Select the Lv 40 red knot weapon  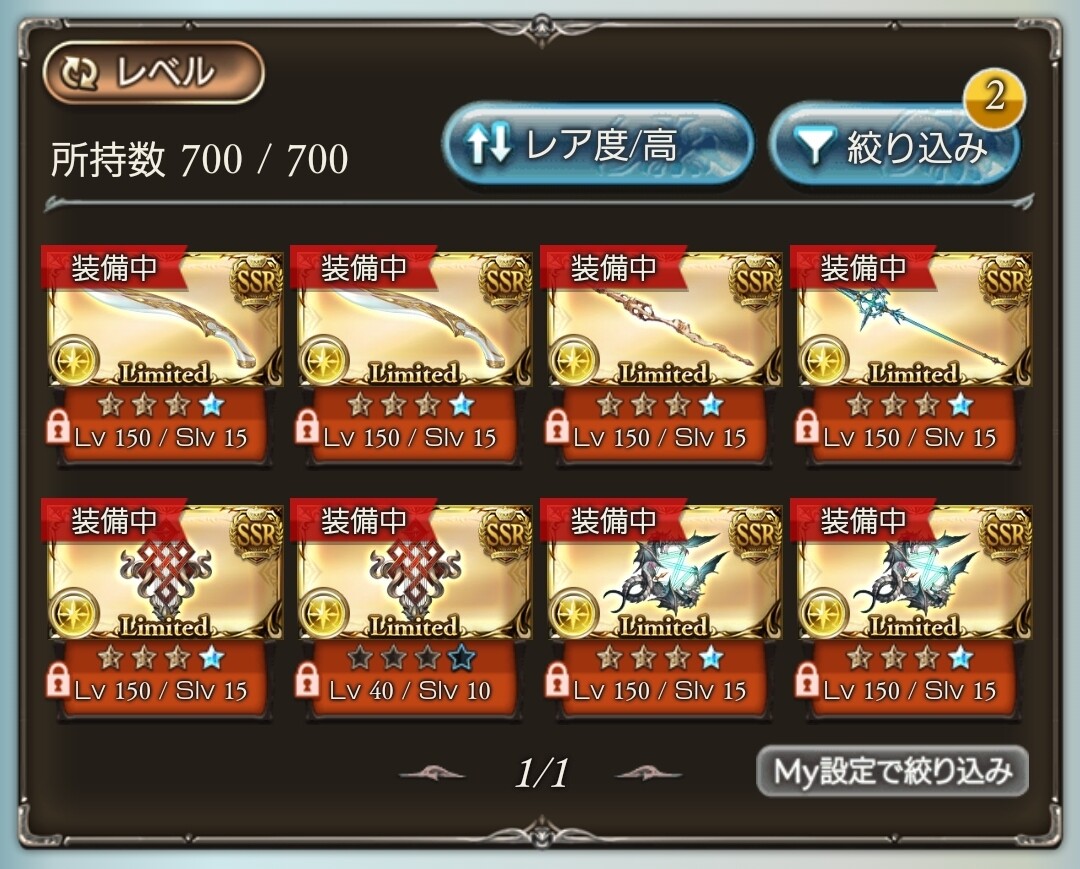click(x=414, y=575)
